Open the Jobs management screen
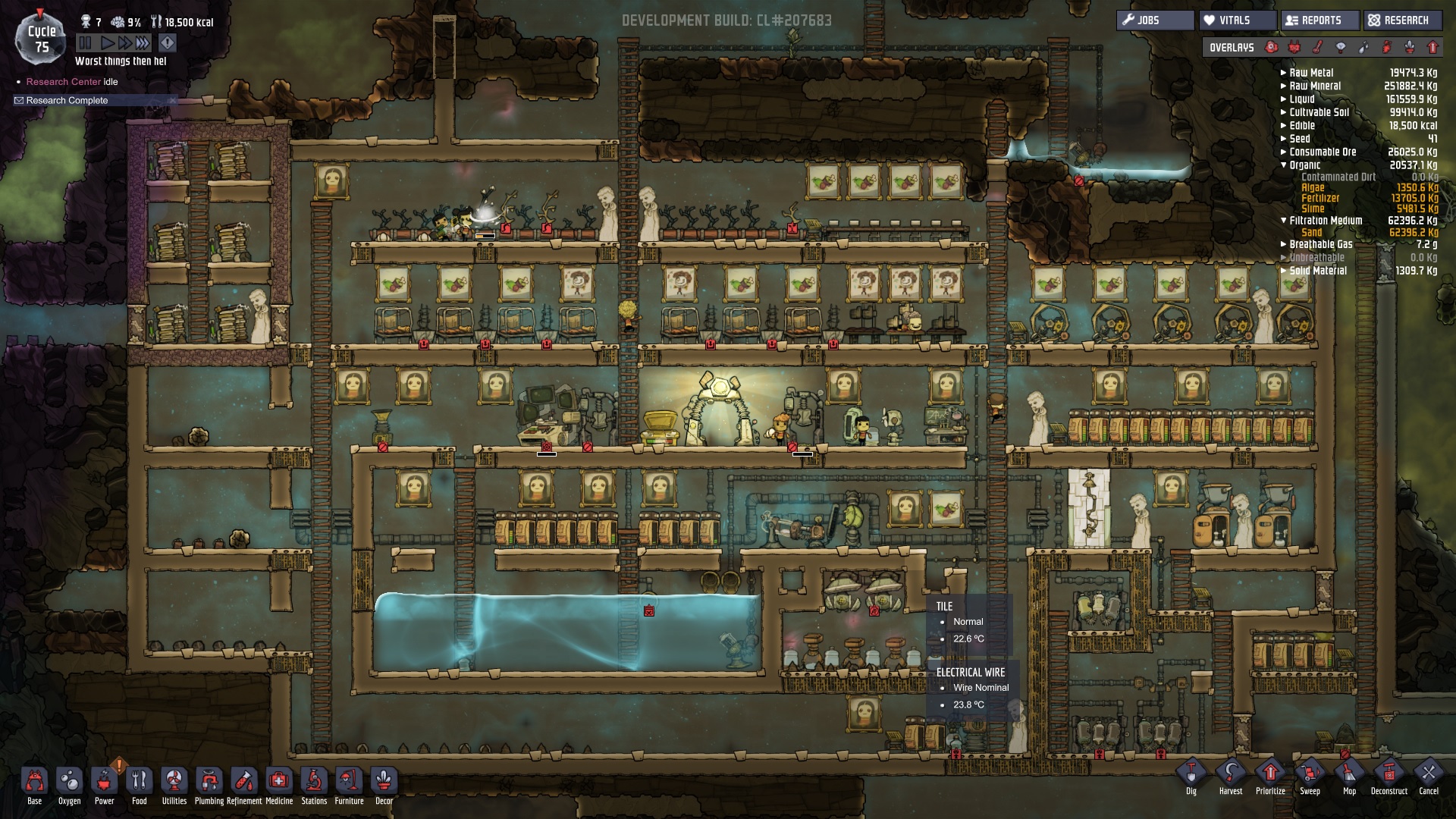This screenshot has height=819, width=1456. click(1154, 20)
